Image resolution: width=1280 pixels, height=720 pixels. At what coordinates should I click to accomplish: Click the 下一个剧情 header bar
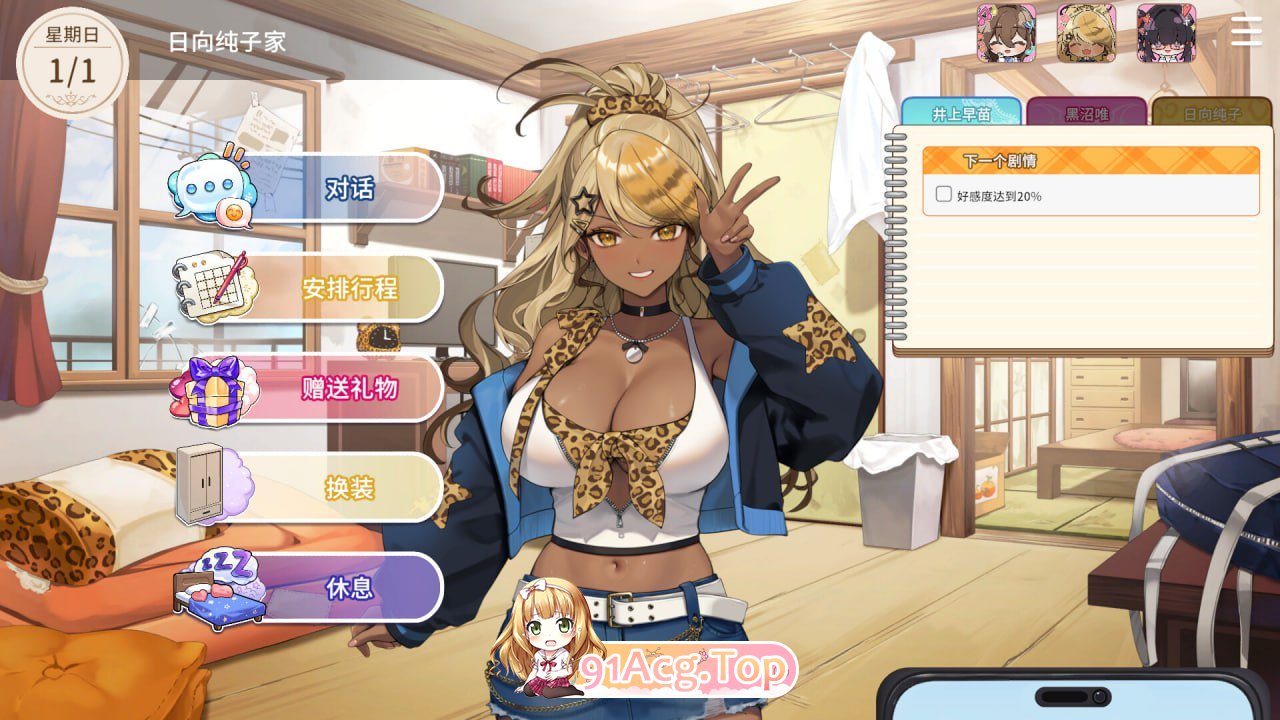(1089, 160)
